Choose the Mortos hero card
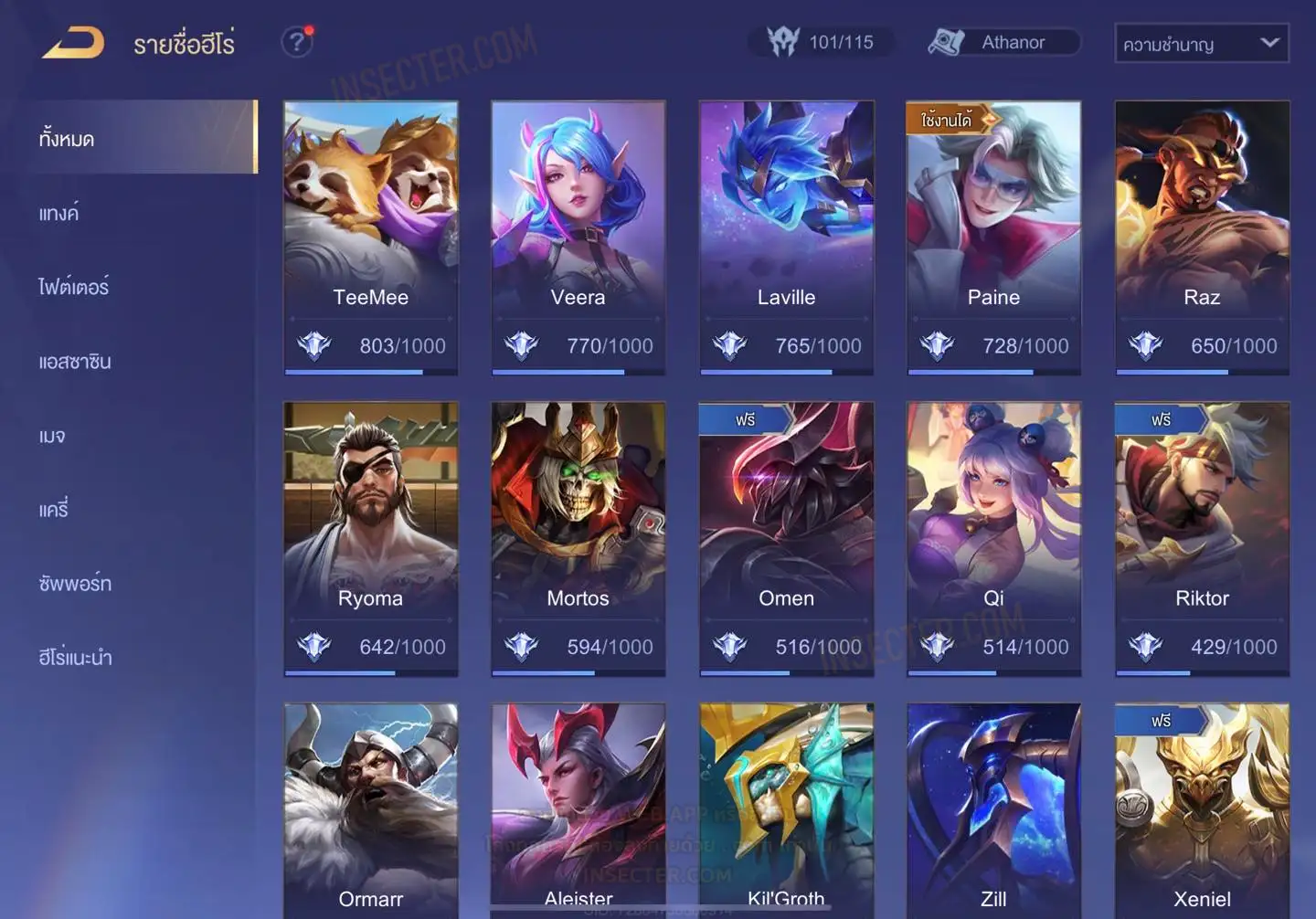 [578, 539]
